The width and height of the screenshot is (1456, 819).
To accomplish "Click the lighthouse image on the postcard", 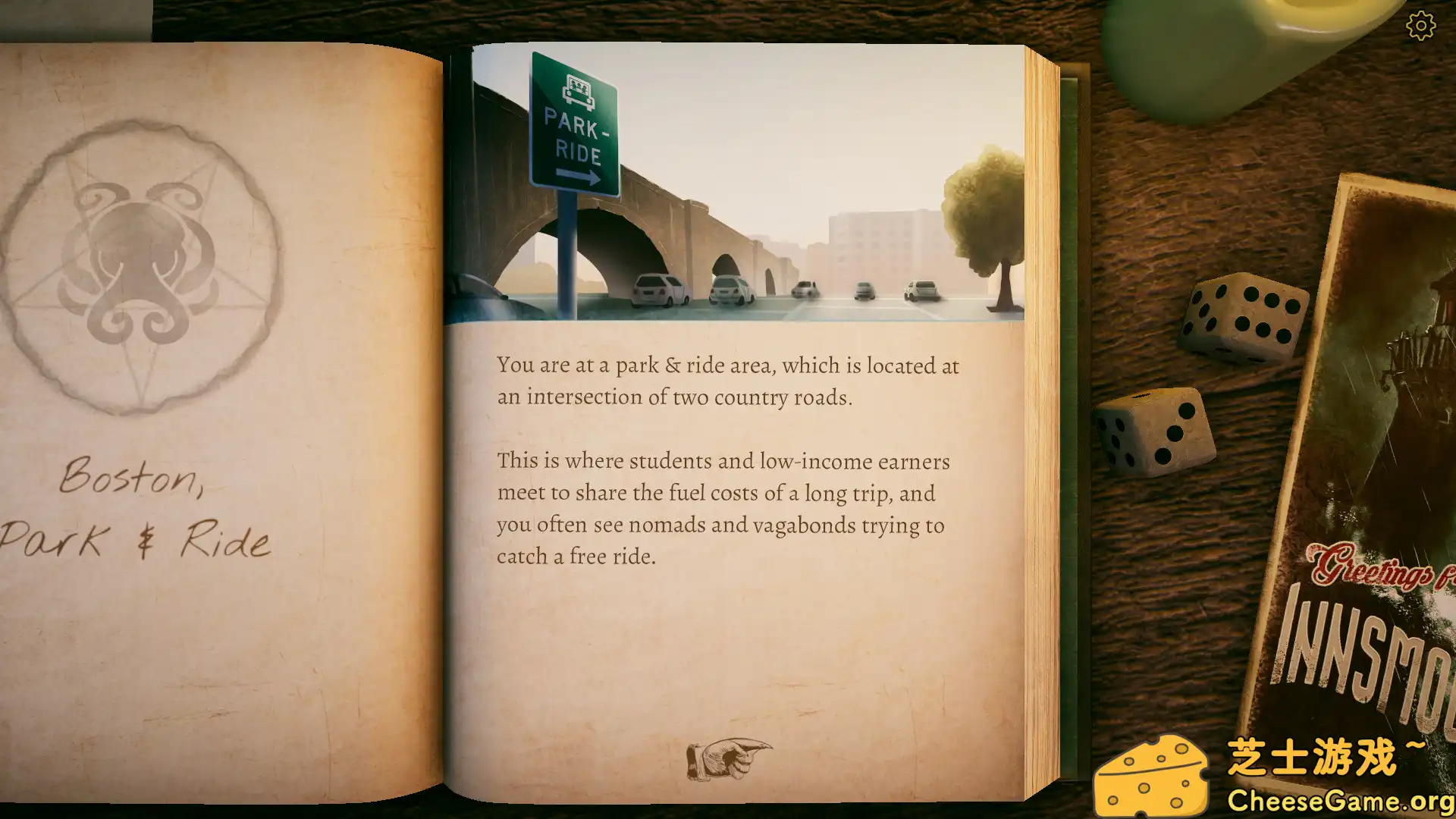I will [1433, 318].
